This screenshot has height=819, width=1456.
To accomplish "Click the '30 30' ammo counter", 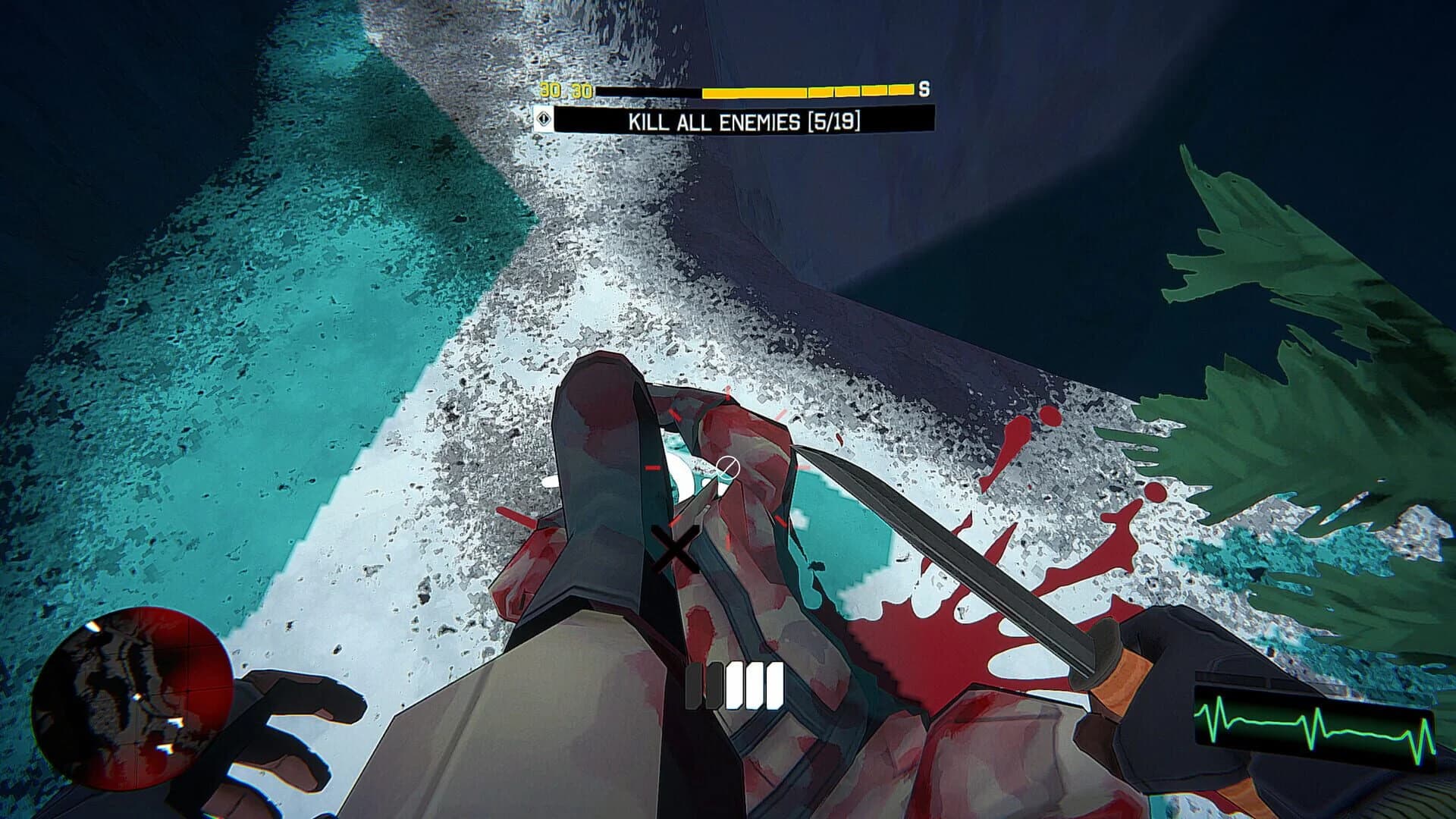I will click(x=565, y=91).
